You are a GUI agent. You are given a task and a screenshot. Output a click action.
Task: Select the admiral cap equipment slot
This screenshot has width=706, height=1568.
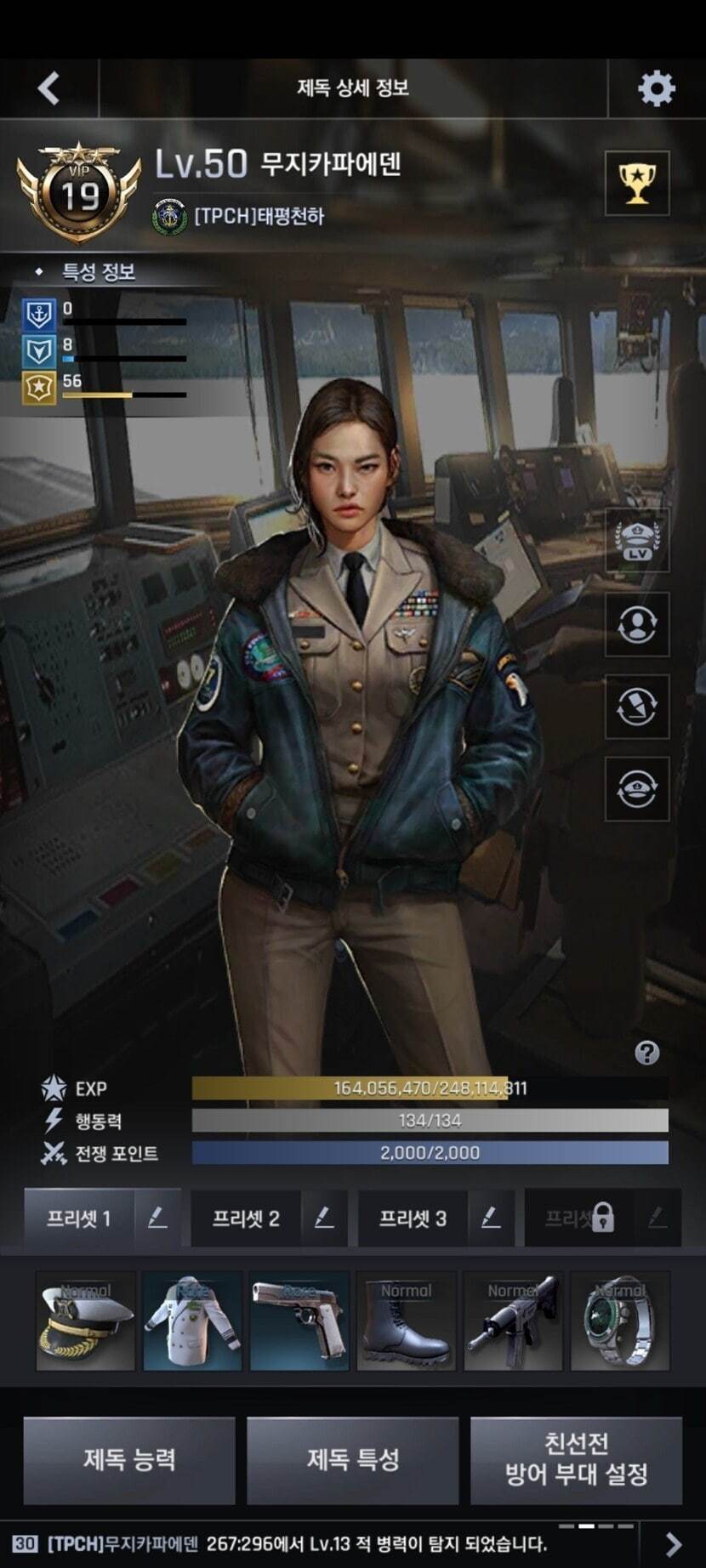click(x=86, y=1321)
